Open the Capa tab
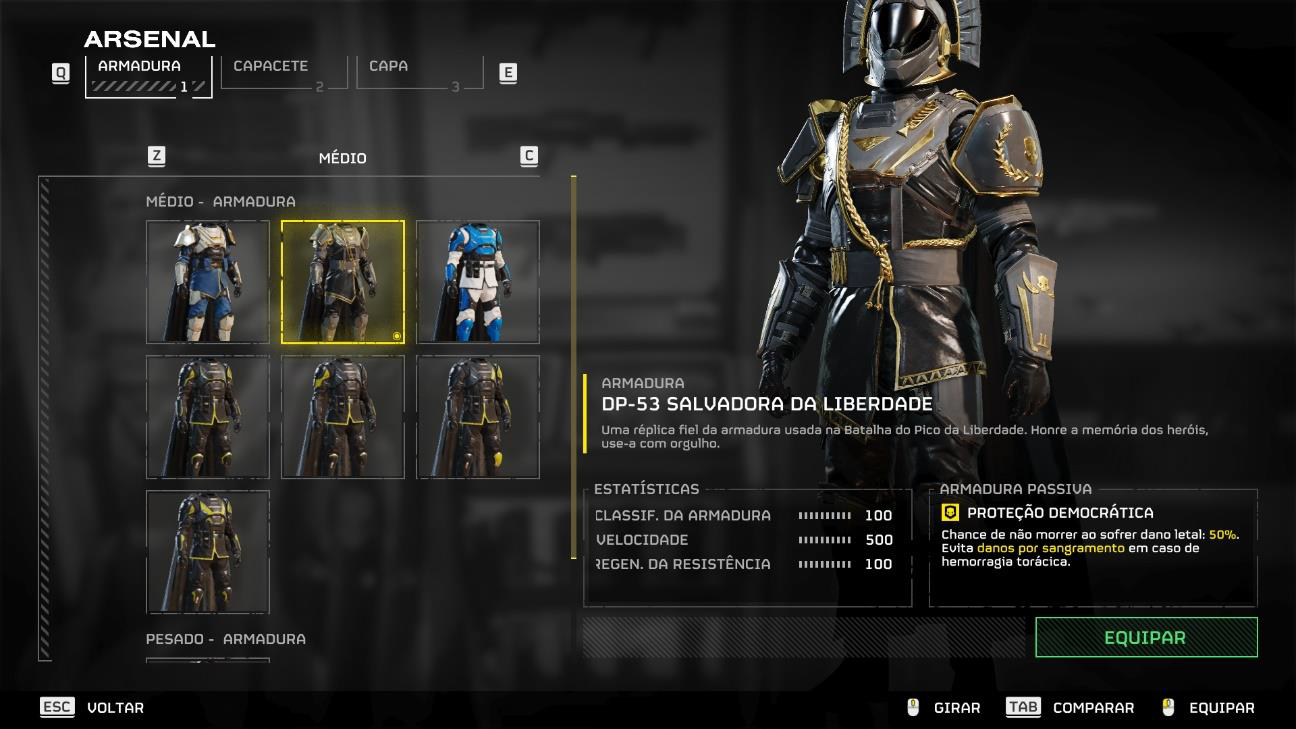 (419, 72)
